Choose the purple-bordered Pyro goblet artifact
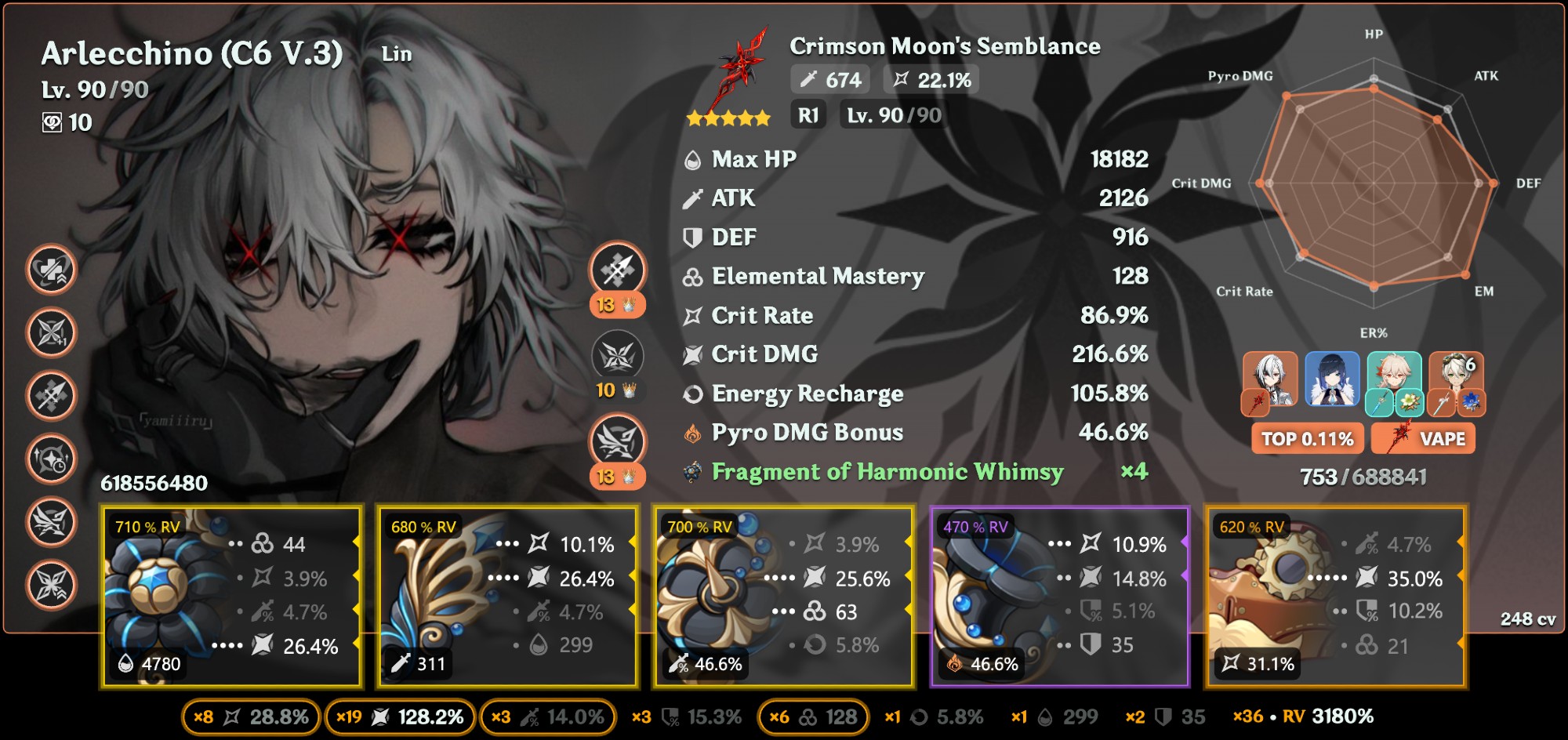Screen dimensions: 1568x740 [x=1059, y=597]
